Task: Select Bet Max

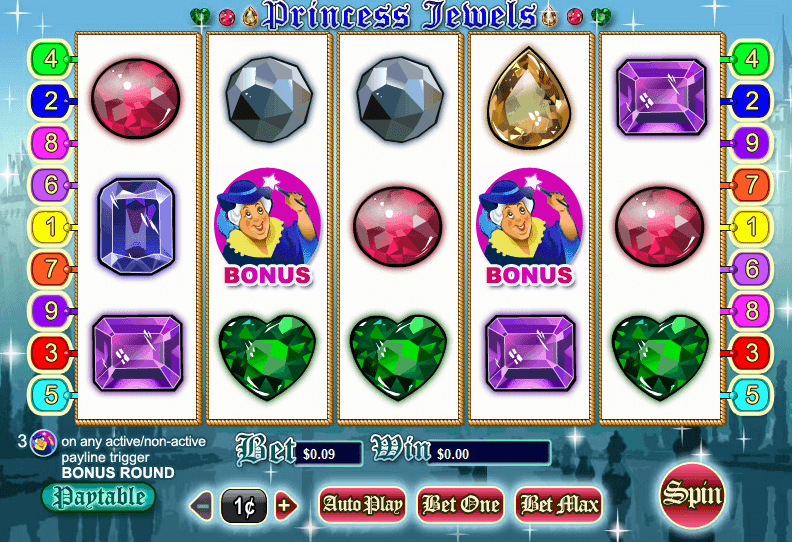Action: [x=559, y=504]
